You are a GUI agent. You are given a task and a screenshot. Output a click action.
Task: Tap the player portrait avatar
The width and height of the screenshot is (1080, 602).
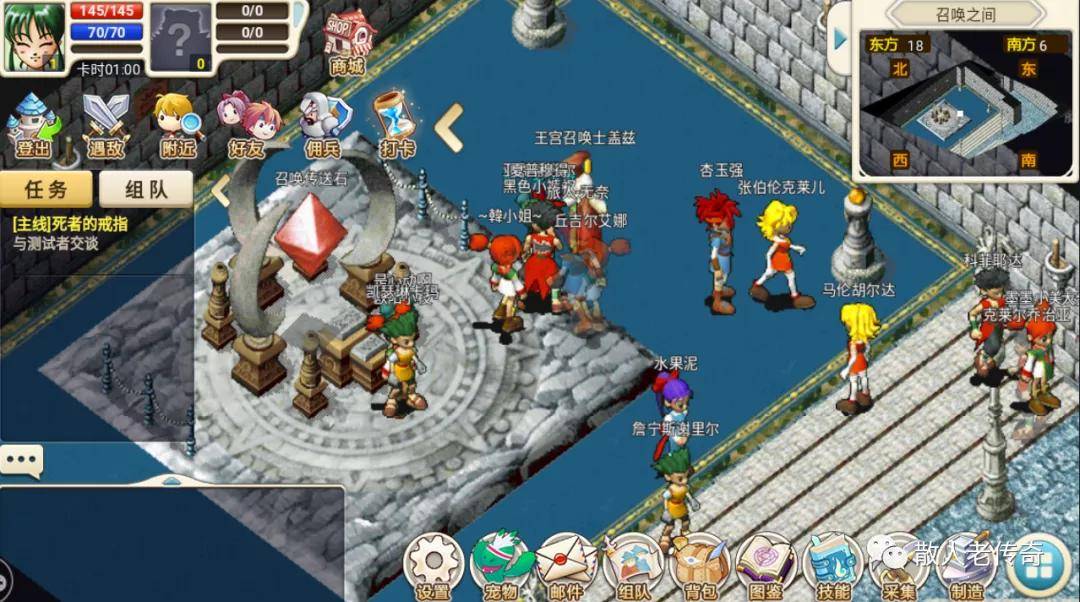point(35,37)
